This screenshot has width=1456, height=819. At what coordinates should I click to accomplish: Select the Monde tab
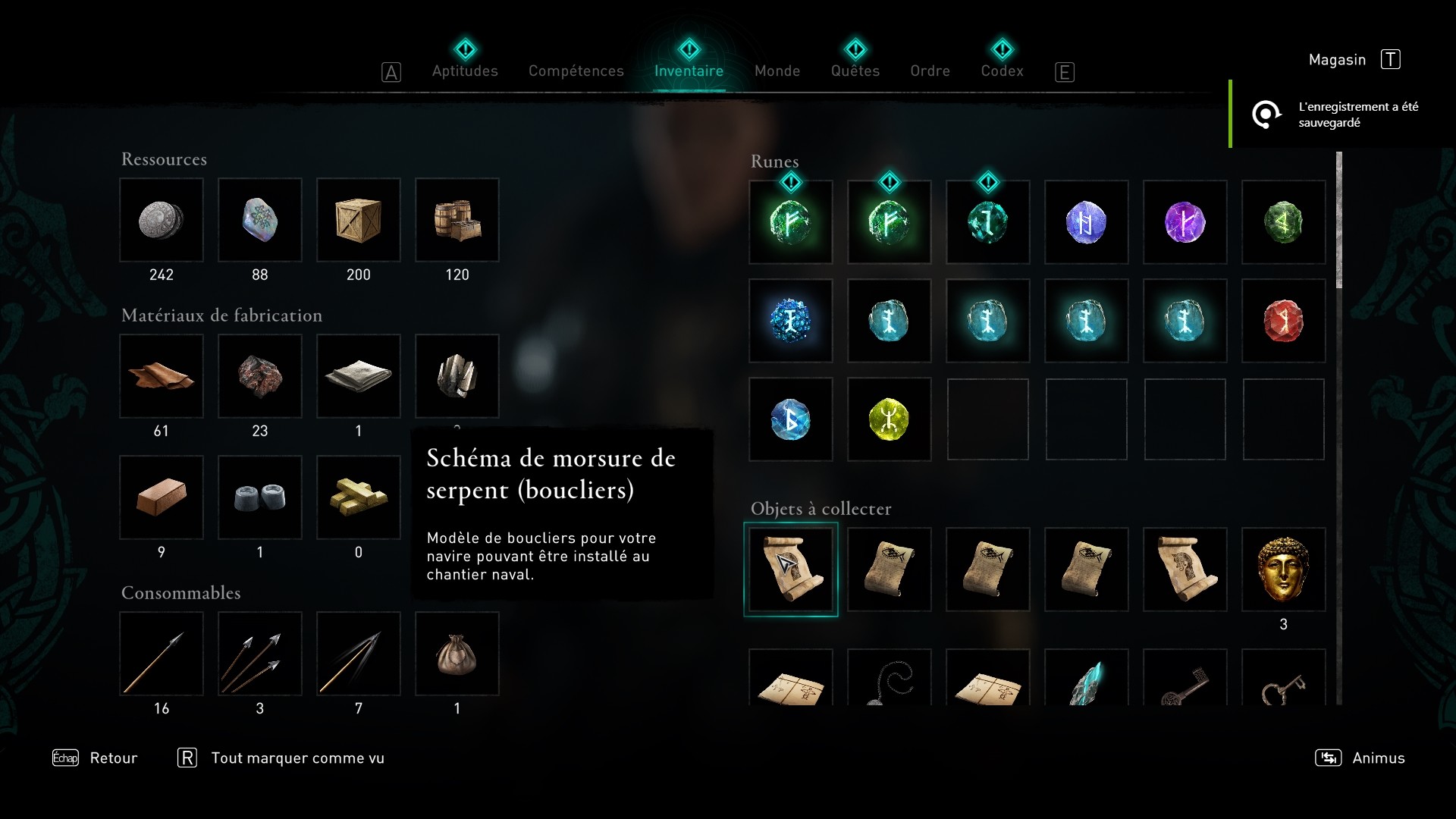coord(777,71)
